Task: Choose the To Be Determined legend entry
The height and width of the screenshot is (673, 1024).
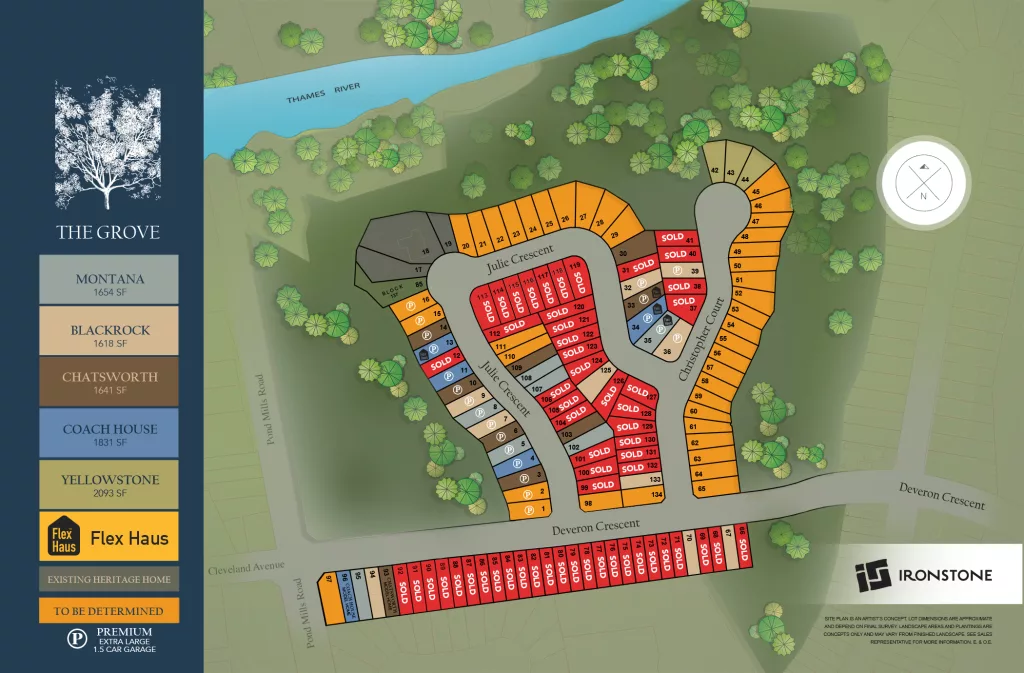Action: 109,610
